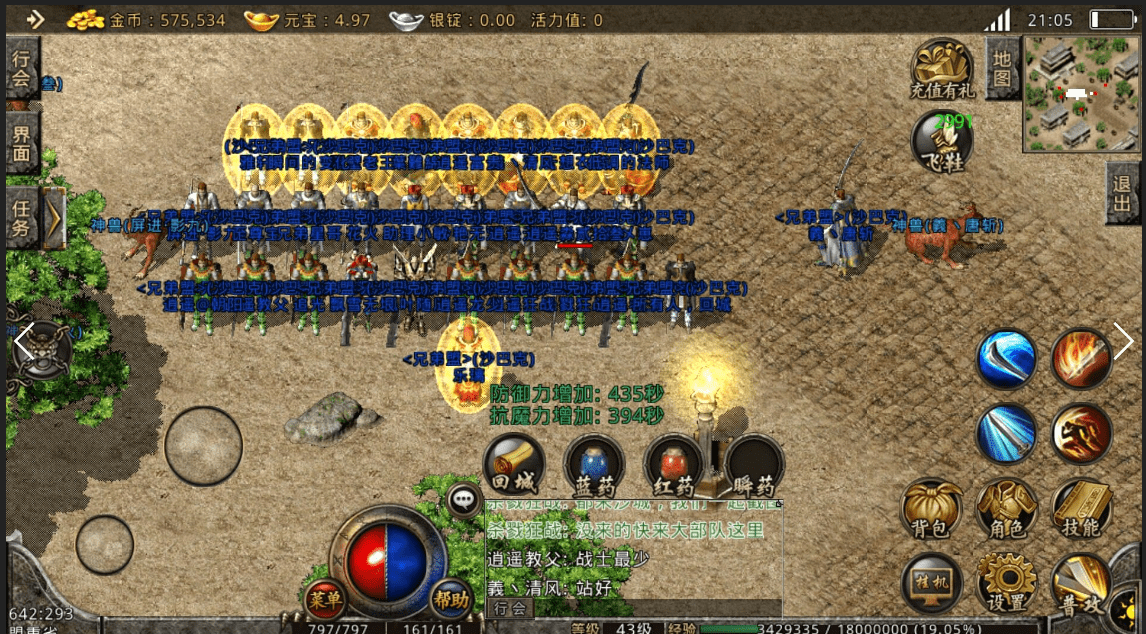The height and width of the screenshot is (634, 1146).
Task: Open the 背包 backpack
Action: [931, 509]
